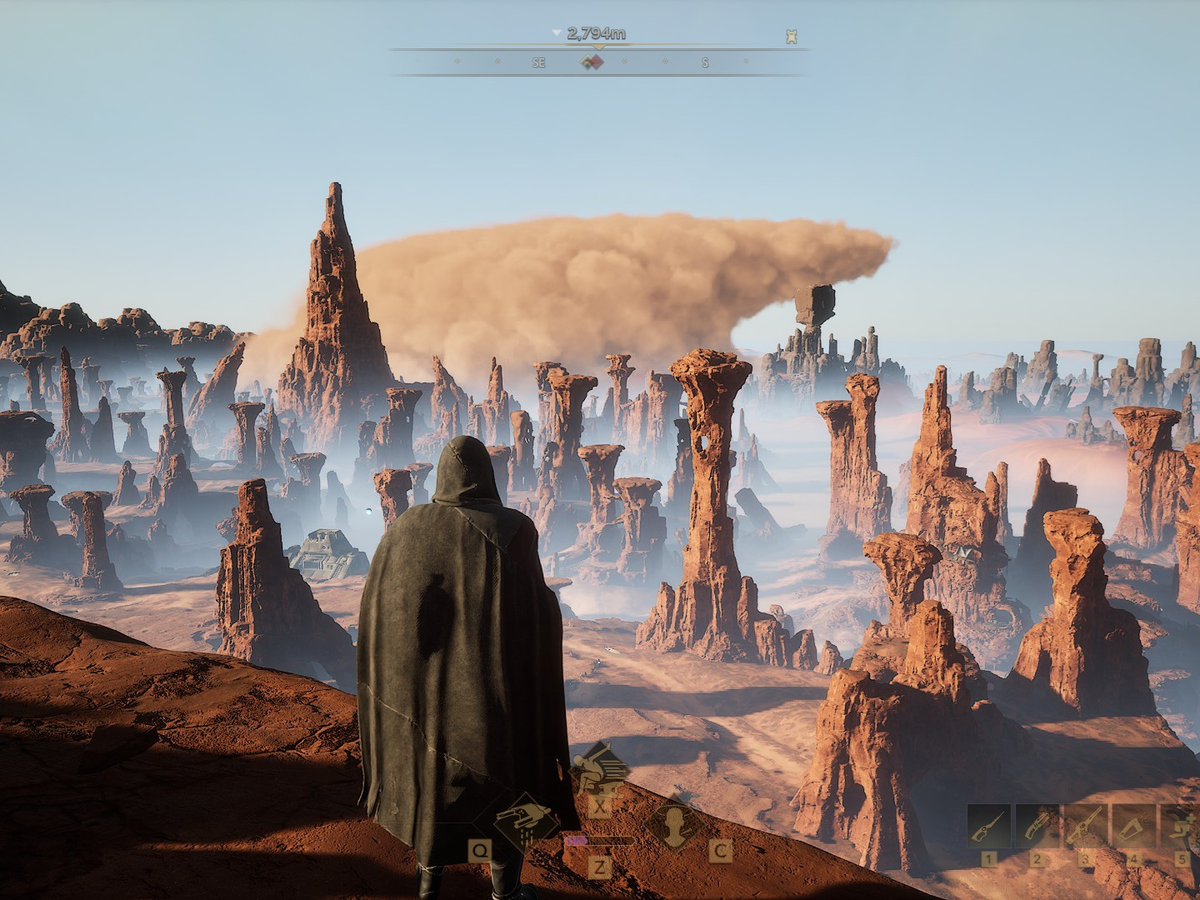Viewport: 1200px width, 900px height.
Task: Trigger the crouching figure ability icon
Action: pos(599,767)
